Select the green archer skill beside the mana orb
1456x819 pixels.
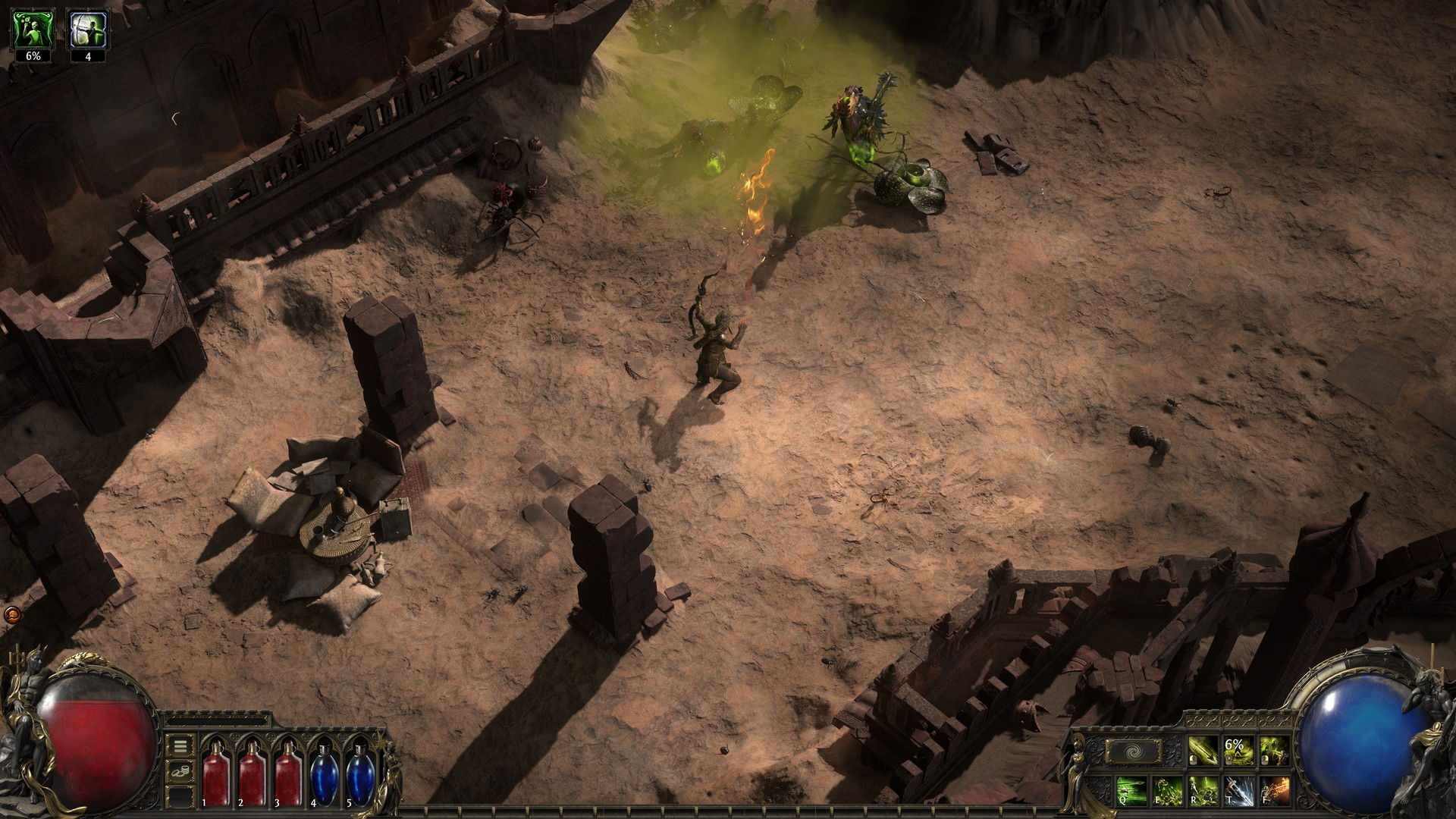1274,752
